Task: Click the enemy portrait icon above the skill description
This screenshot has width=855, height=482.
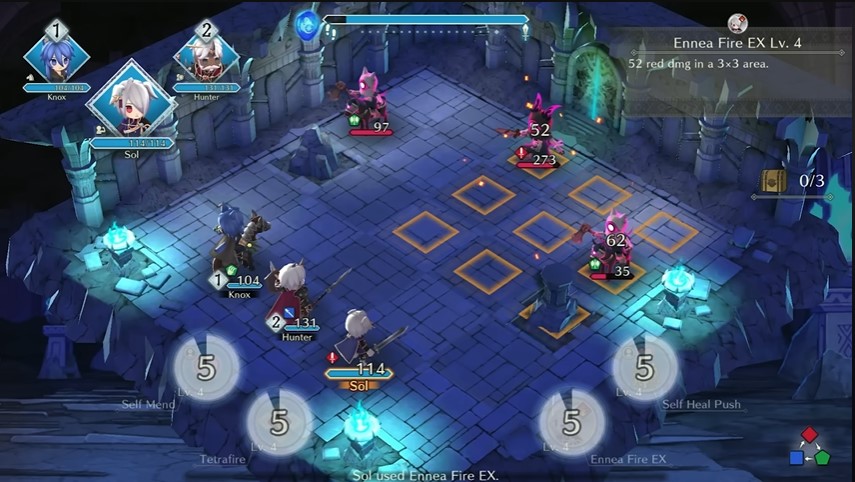Action: [738, 23]
